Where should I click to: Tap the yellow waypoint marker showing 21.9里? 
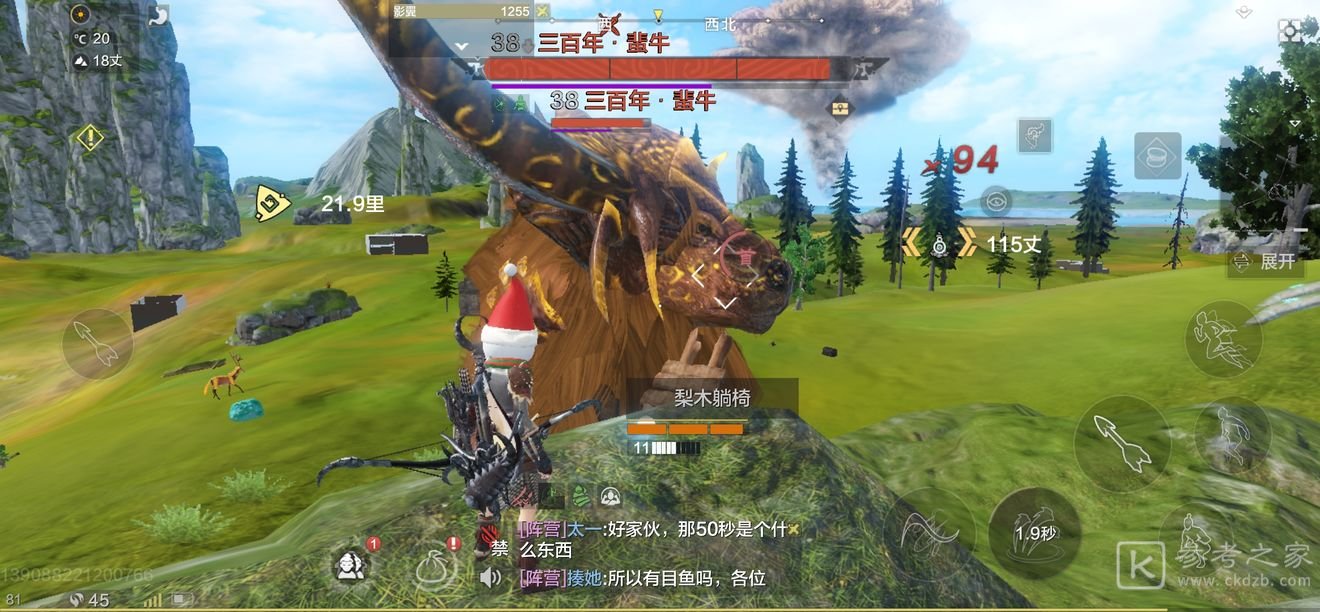tap(271, 204)
